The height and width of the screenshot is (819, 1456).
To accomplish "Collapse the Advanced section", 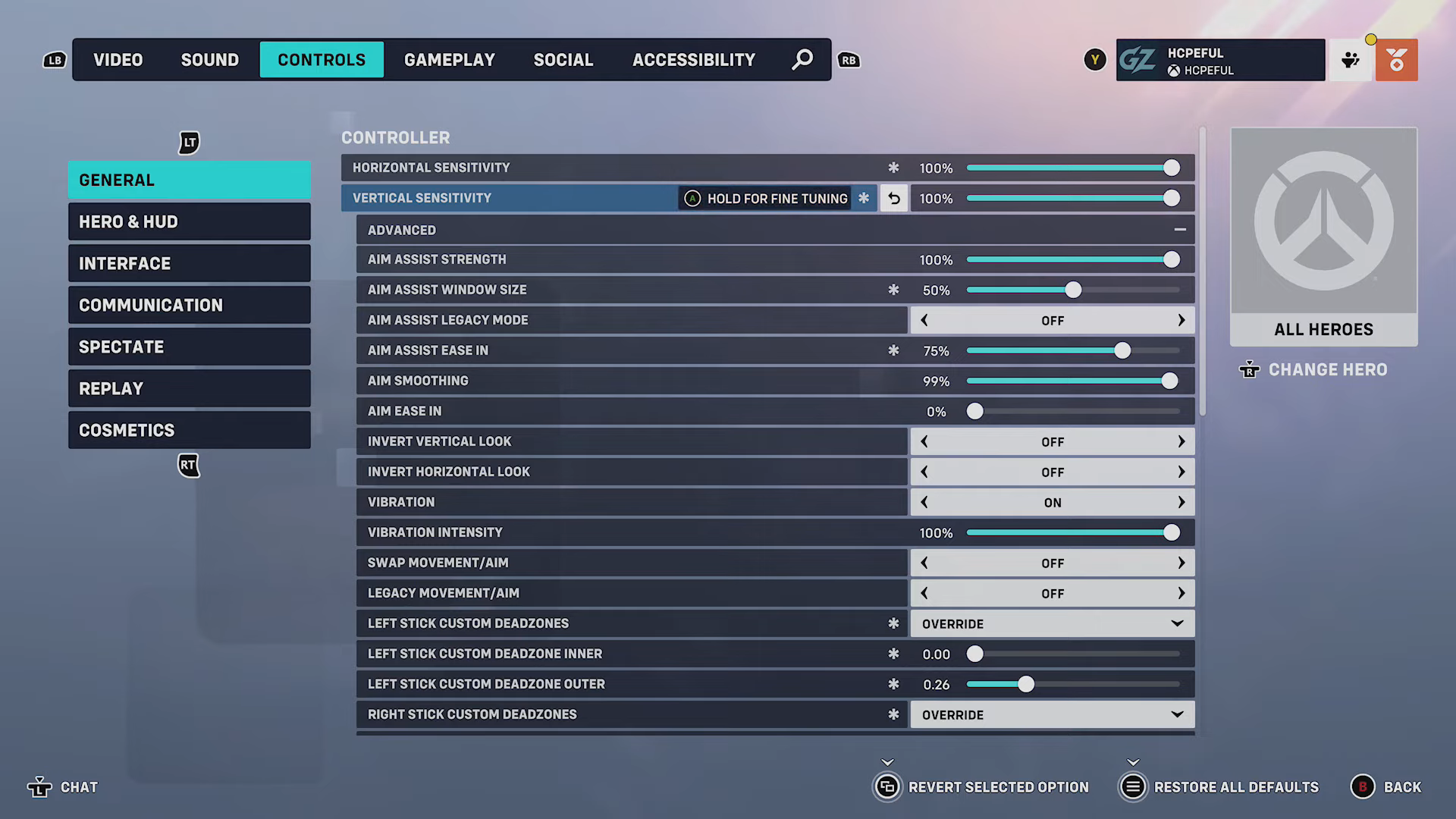I will tap(1180, 229).
